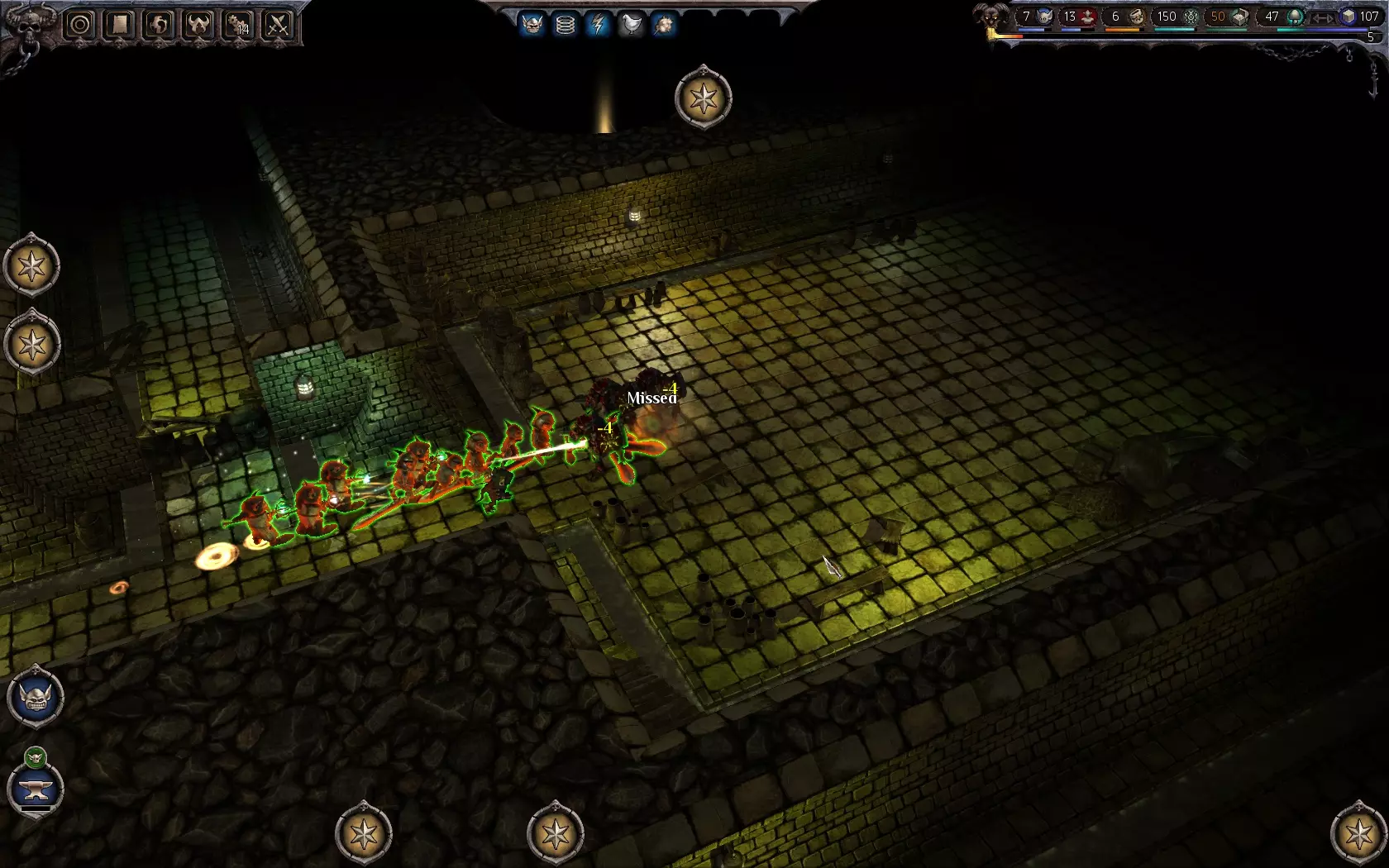This screenshot has width=1389, height=868.
Task: Open the horned skull main menu
Action: (31, 23)
